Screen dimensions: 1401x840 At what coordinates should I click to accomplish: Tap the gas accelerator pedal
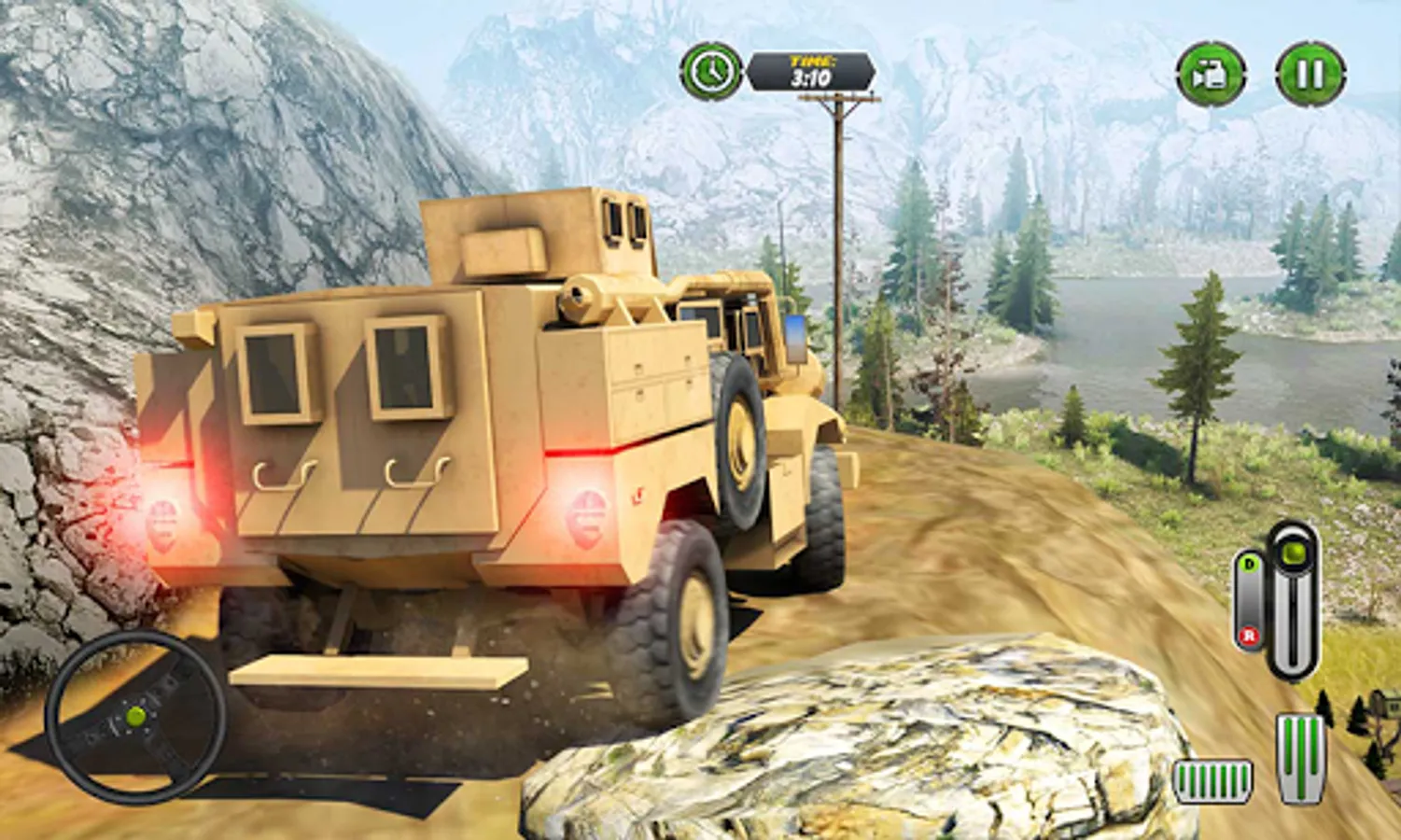pyautogui.click(x=1301, y=757)
